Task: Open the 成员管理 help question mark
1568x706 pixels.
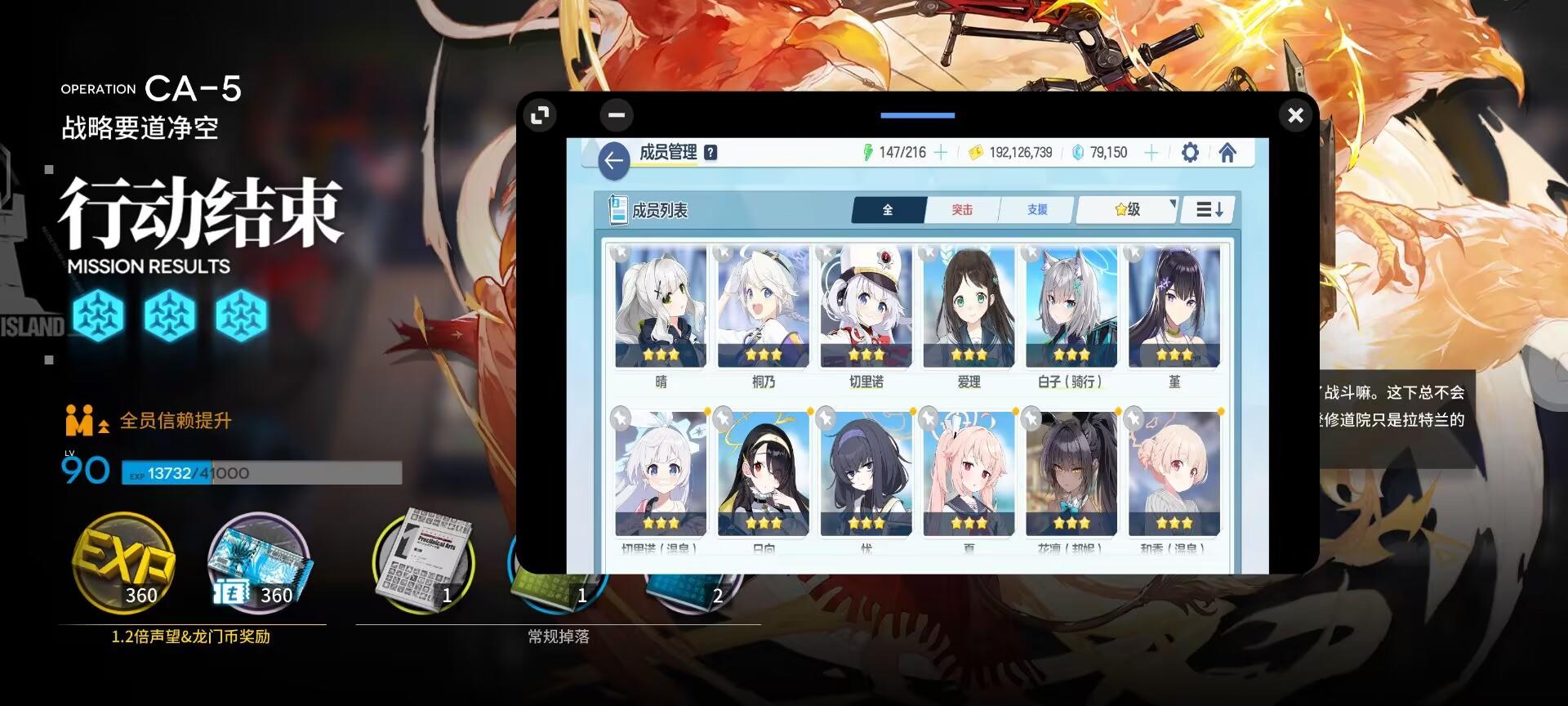Action: [x=710, y=152]
